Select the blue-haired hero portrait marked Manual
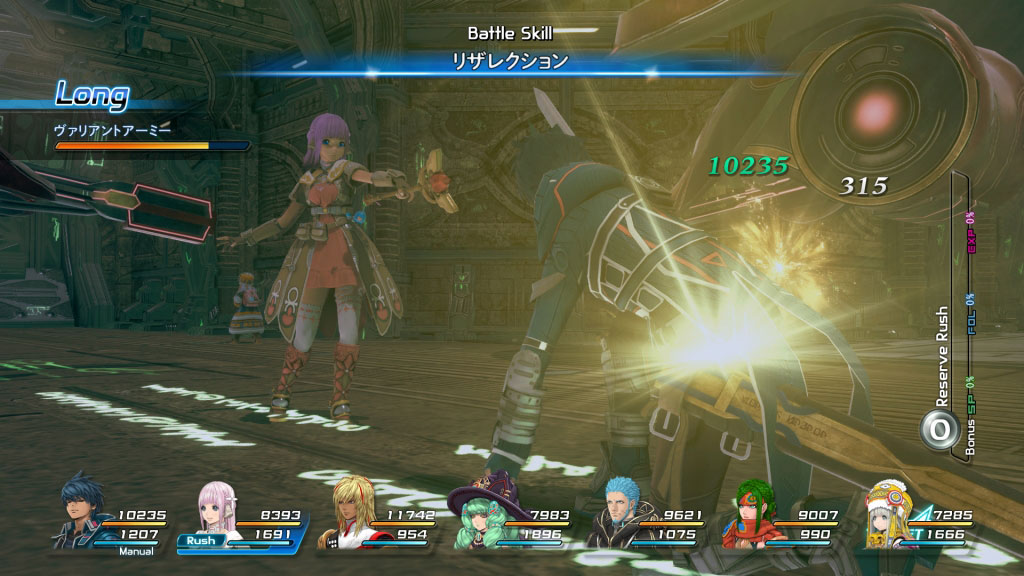The height and width of the screenshot is (576, 1024). (x=82, y=511)
